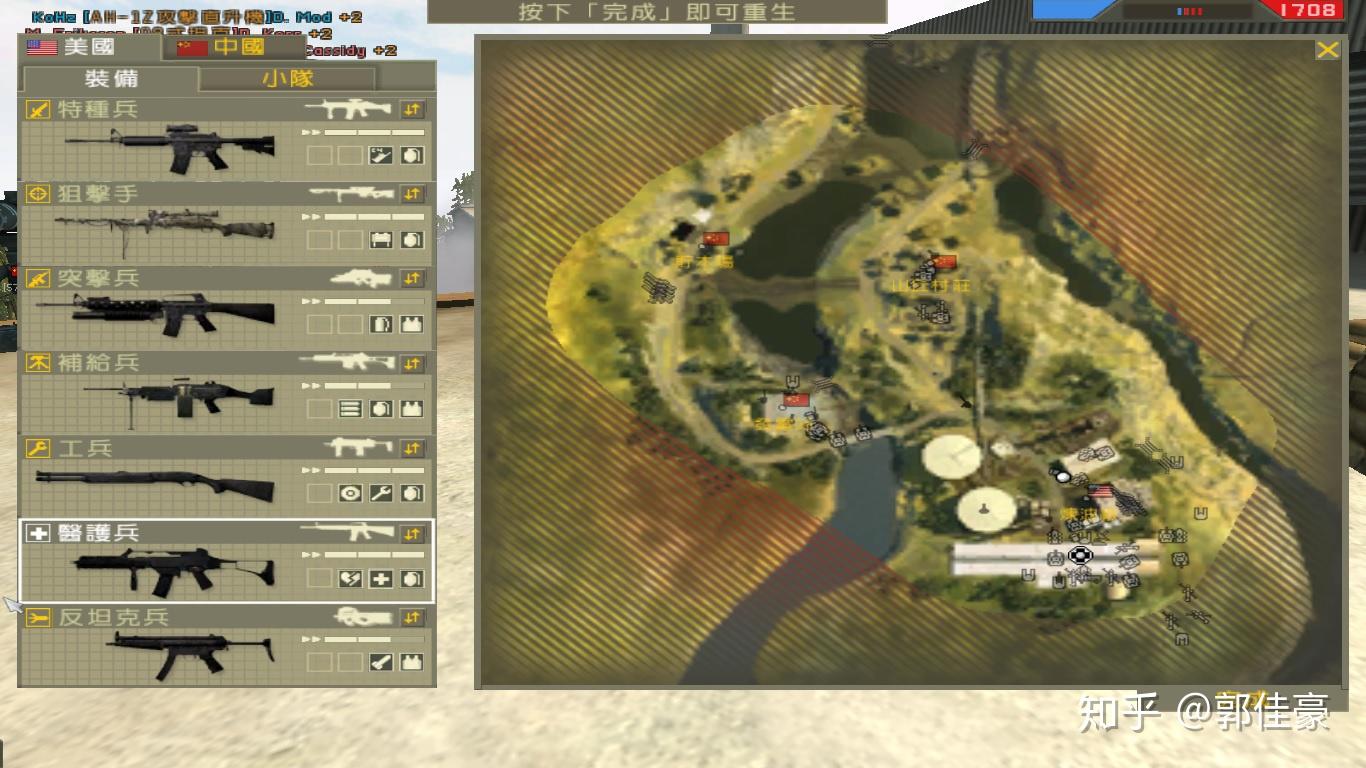This screenshot has height=768, width=1366.
Task: Open the 小隊 squad tab
Action: [x=287, y=79]
